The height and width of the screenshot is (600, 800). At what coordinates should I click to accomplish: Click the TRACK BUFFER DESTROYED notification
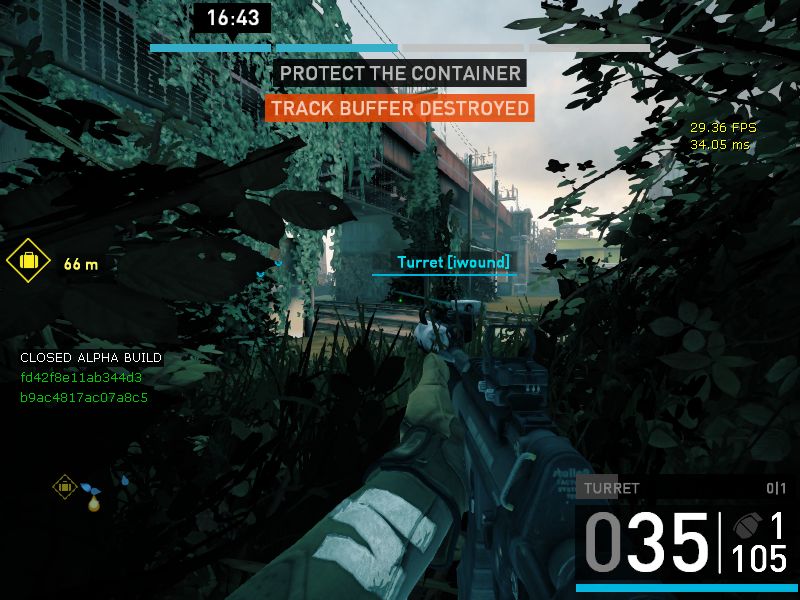(x=399, y=108)
